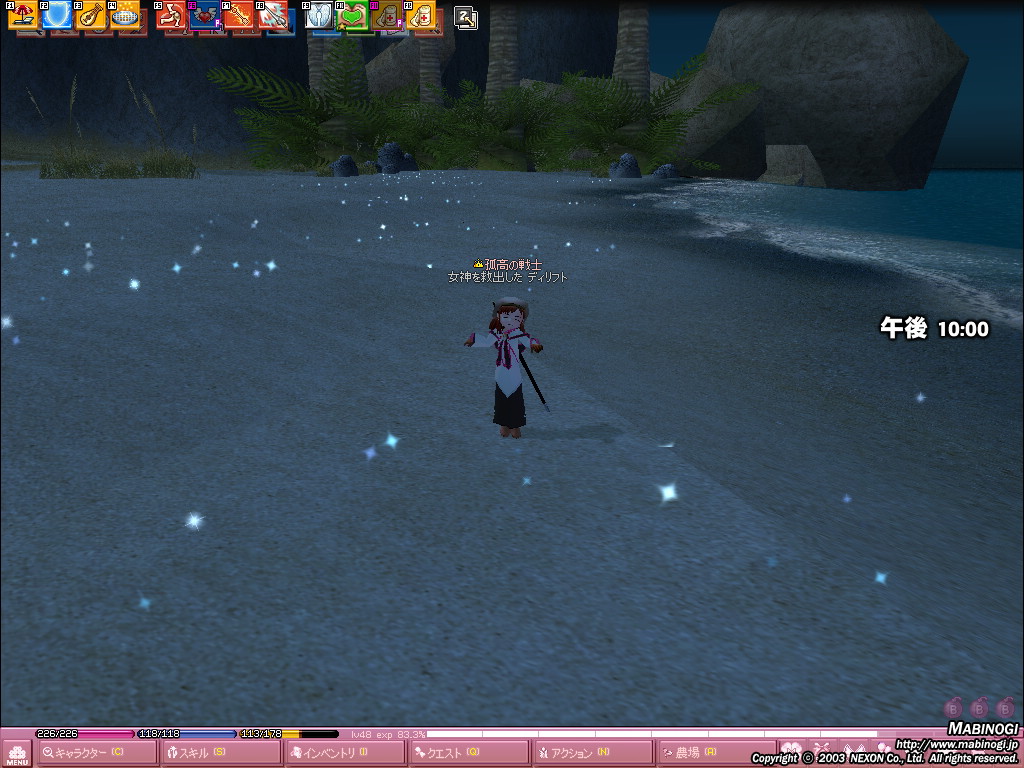
Task: Open the main MENU button
Action: tap(17, 753)
